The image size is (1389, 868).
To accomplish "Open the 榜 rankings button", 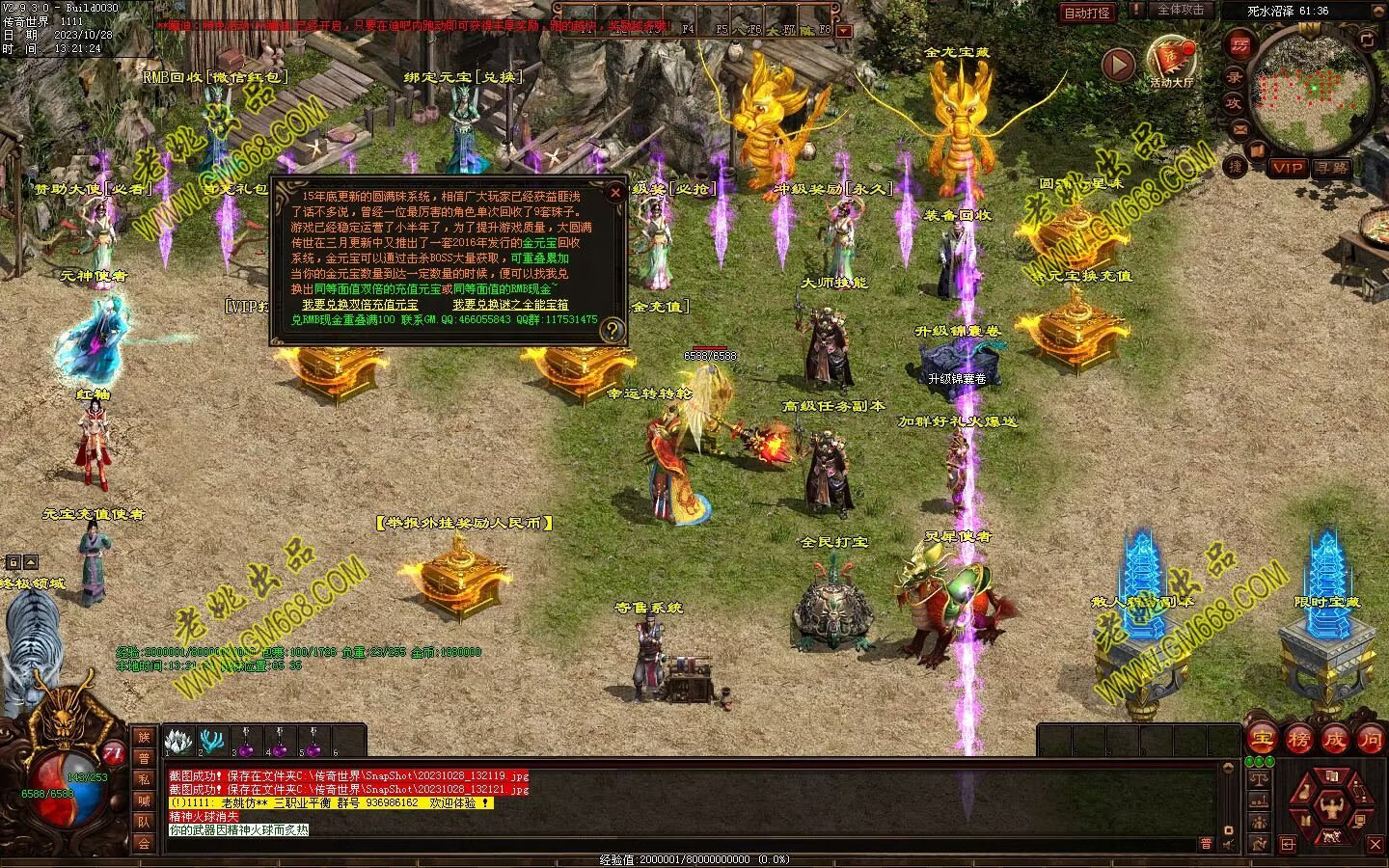I will click(1298, 740).
